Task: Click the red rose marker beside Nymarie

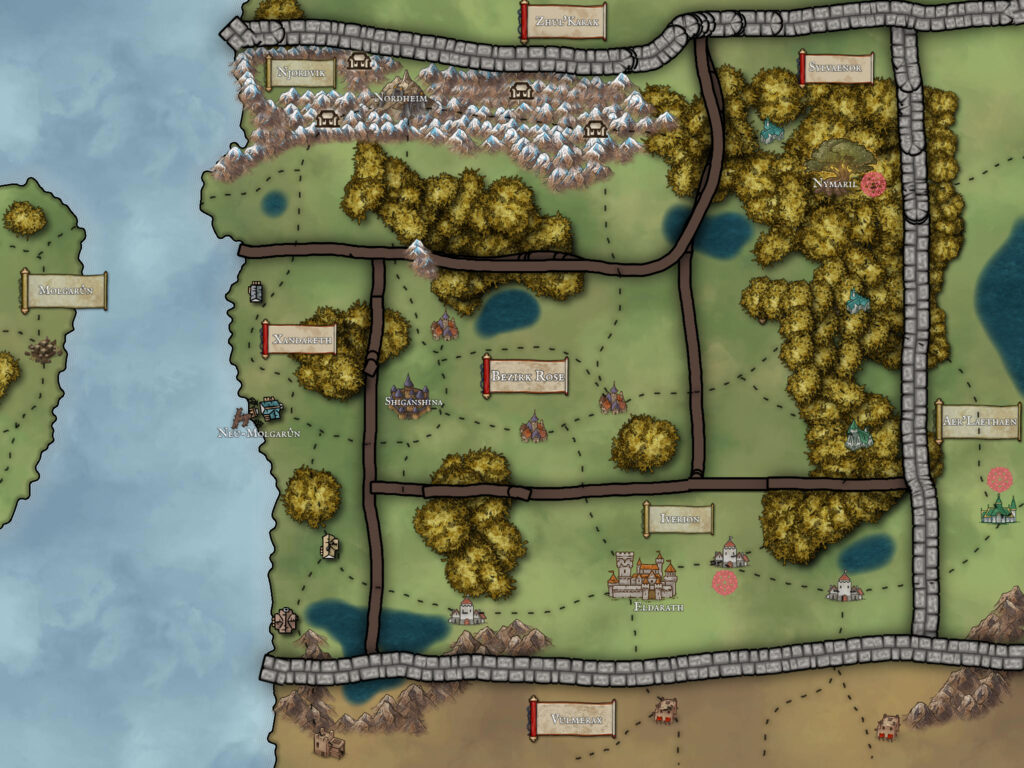Action: 874,184
